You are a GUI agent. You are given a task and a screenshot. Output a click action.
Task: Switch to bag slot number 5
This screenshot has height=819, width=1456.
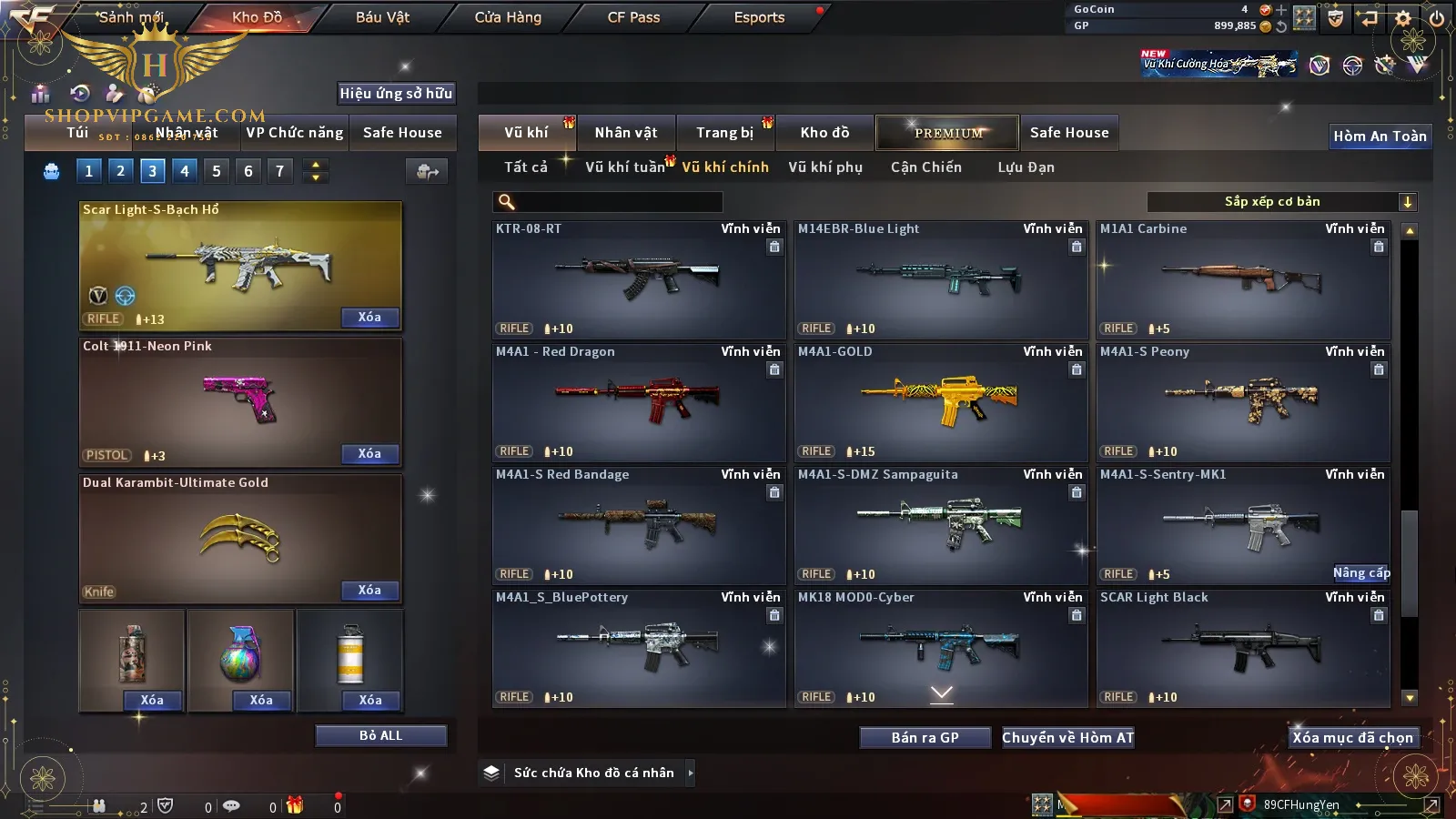point(217,171)
